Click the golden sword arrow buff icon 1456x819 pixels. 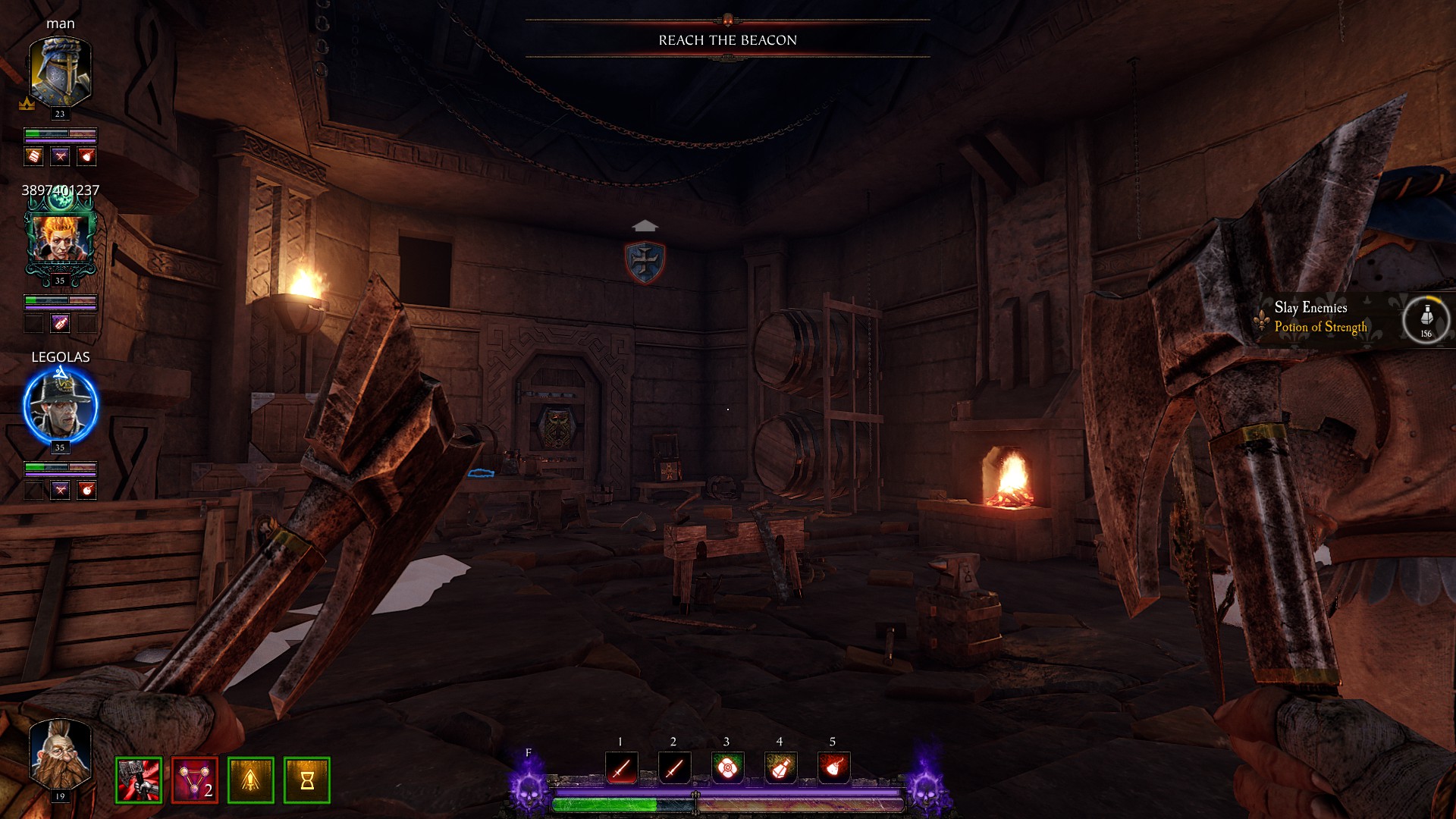[251, 780]
